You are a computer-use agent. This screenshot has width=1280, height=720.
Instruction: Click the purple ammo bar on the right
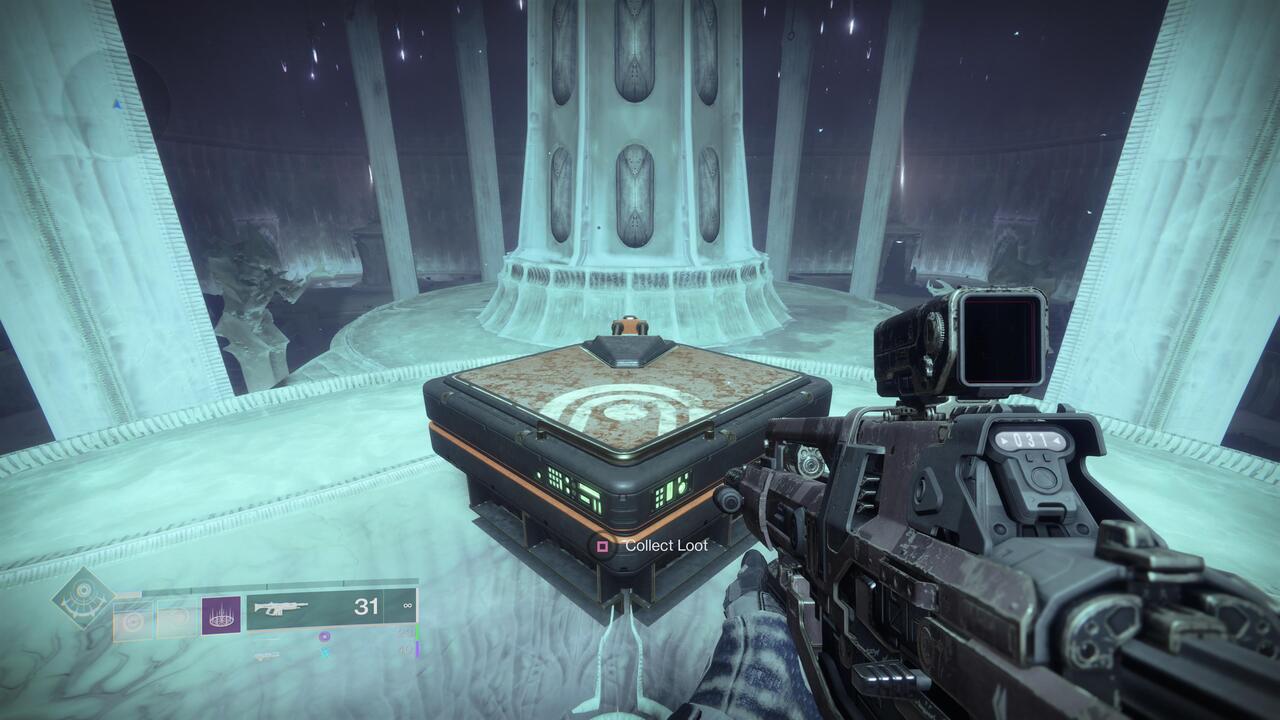tap(418, 648)
